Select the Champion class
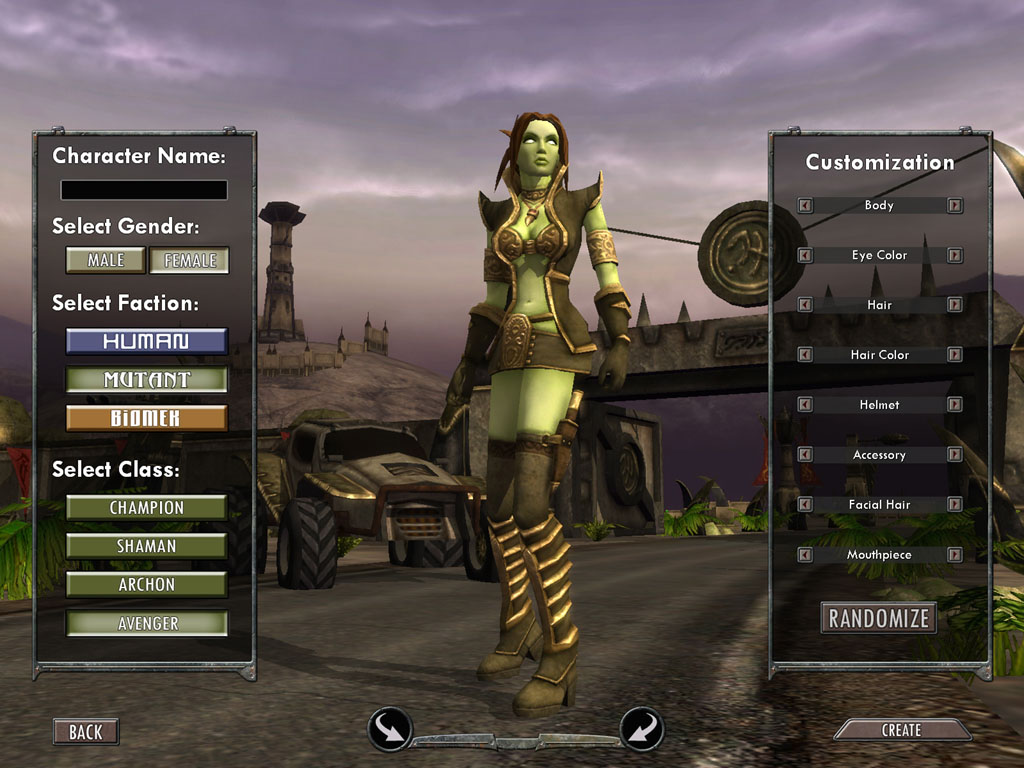1024x768 pixels. tap(146, 508)
